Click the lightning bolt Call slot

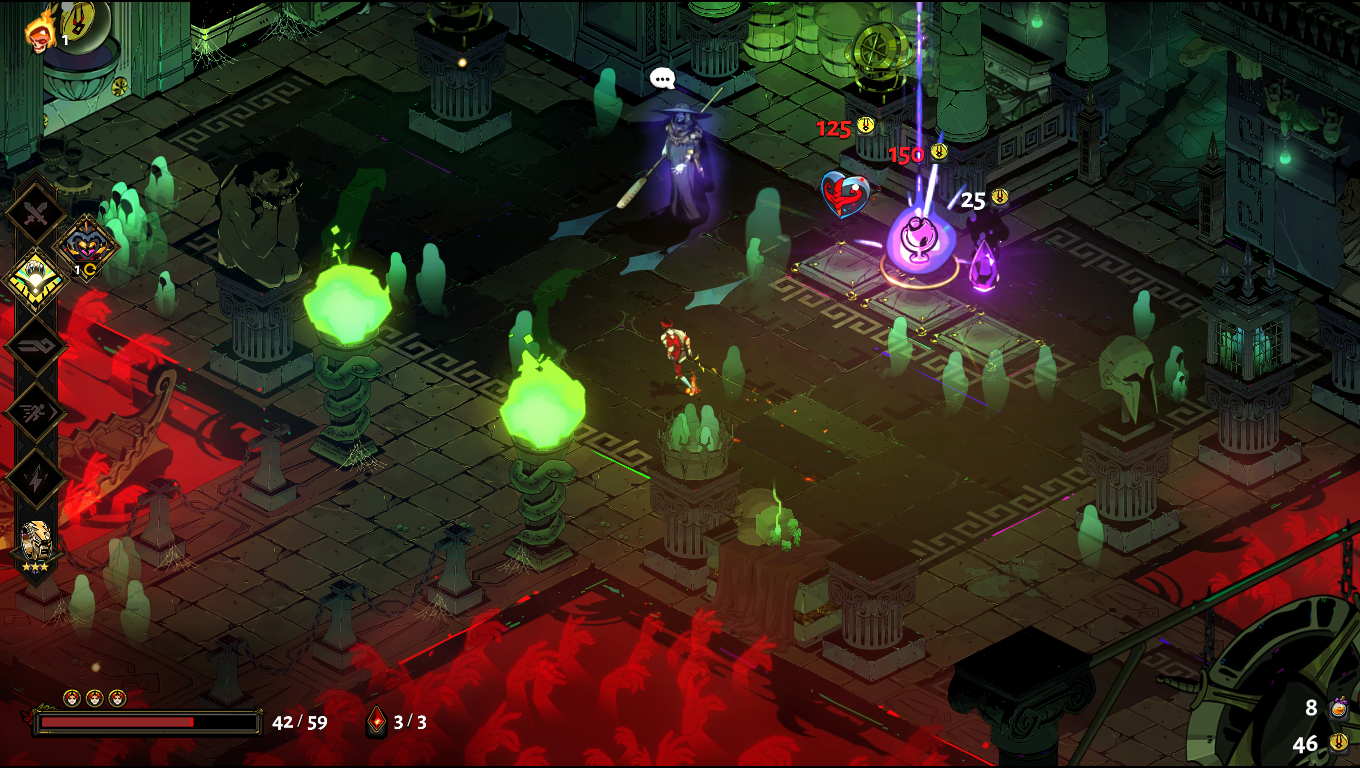point(36,477)
